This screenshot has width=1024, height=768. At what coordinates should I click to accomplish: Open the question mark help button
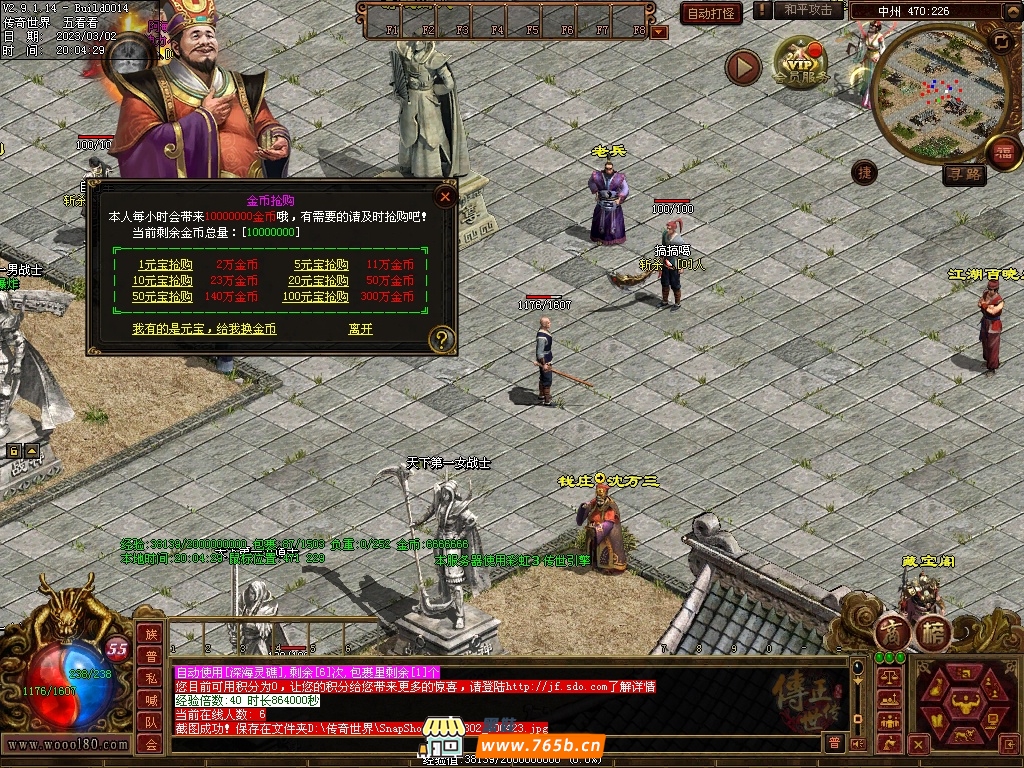[441, 340]
